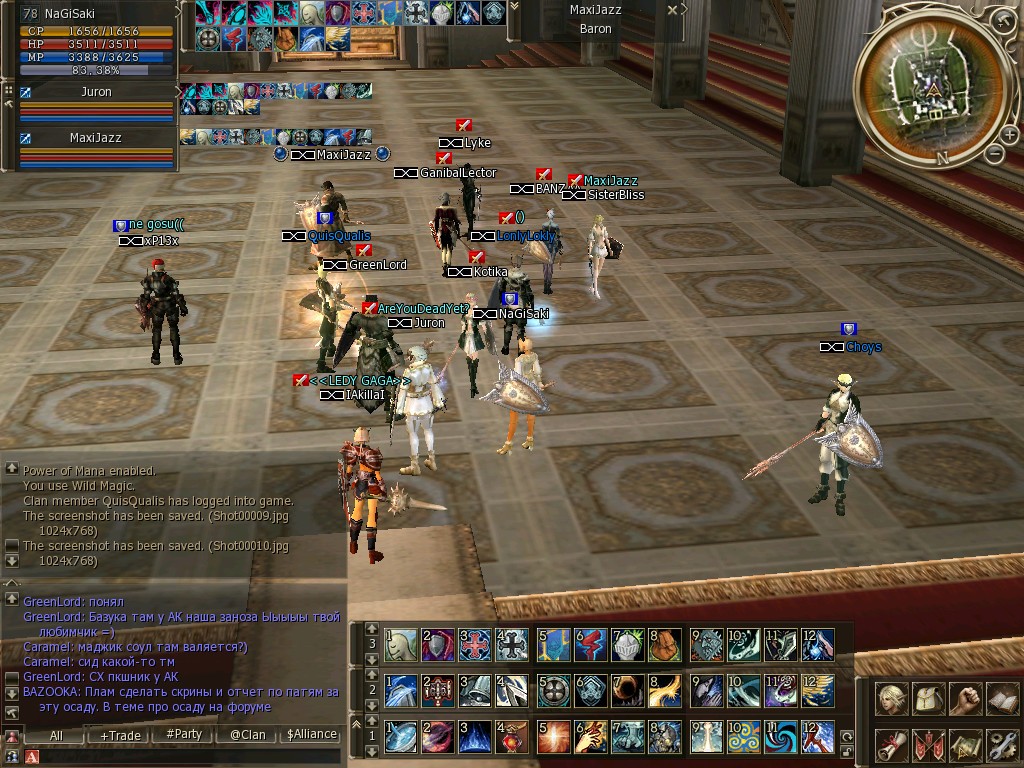Use the red lantern item on bar 1
Screen dimensions: 1024x768
click(x=513, y=737)
